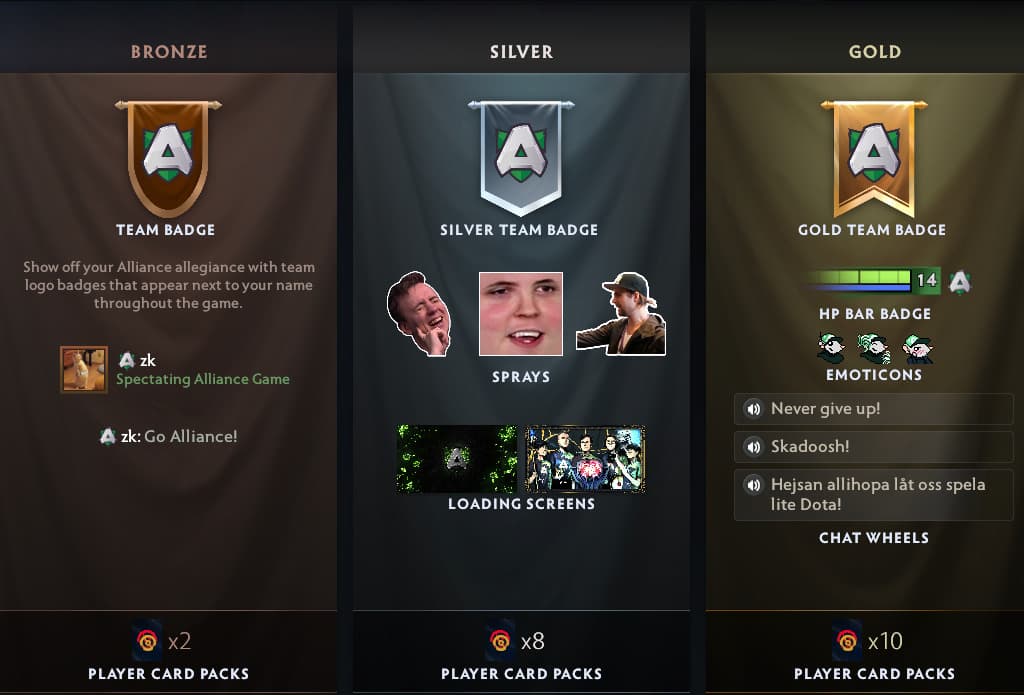Open the team group loading screen preview
The width and height of the screenshot is (1024, 695).
click(x=585, y=459)
